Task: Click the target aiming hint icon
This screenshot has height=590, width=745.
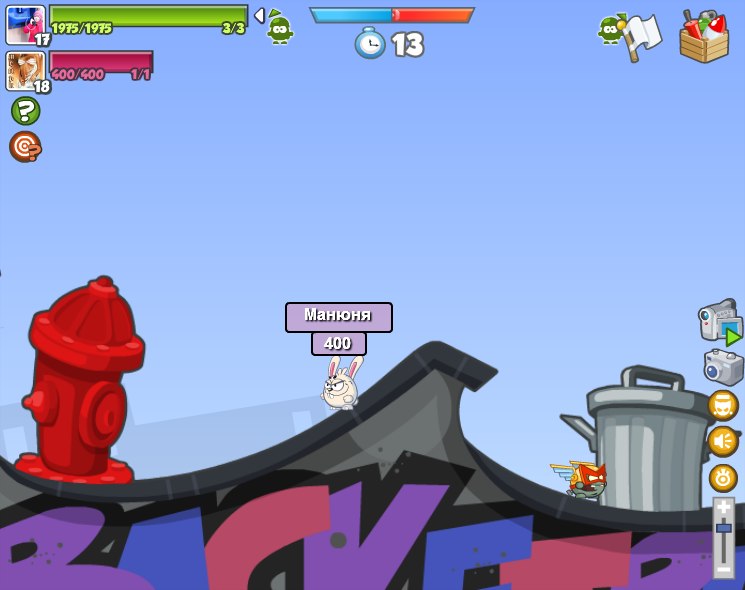Action: 25,146
